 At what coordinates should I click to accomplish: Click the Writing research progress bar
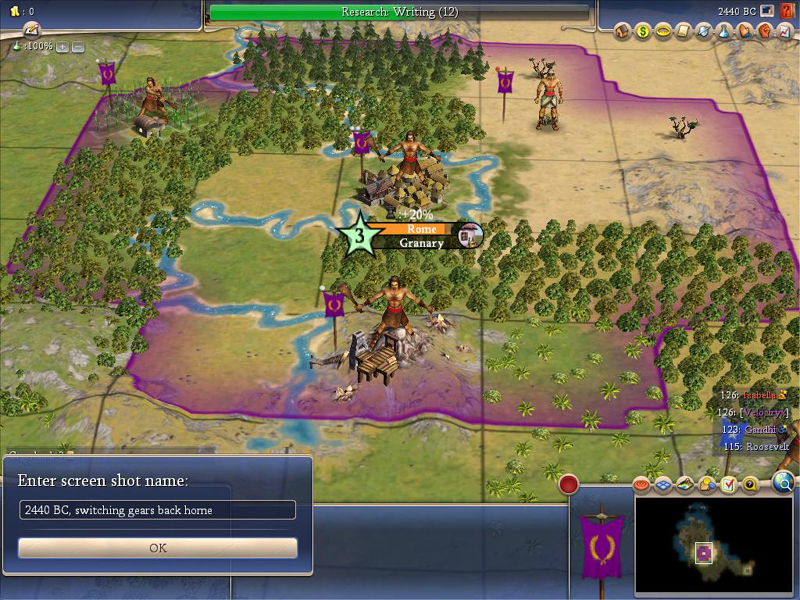(400, 12)
